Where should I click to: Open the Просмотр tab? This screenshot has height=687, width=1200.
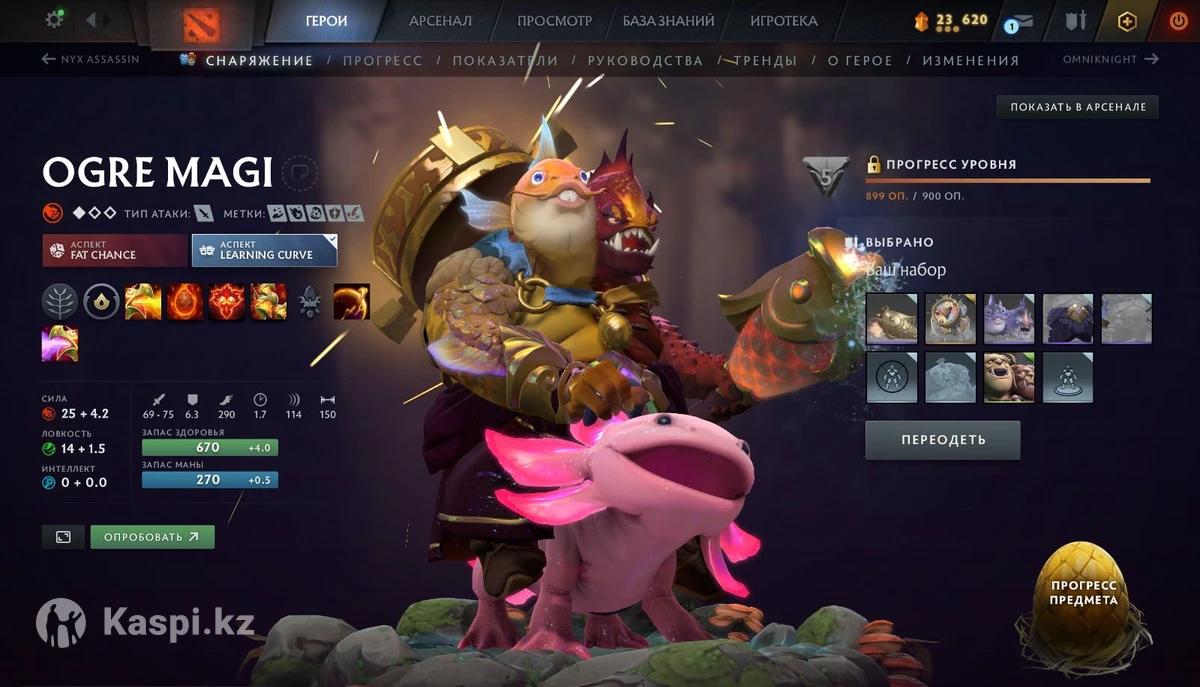coord(554,20)
